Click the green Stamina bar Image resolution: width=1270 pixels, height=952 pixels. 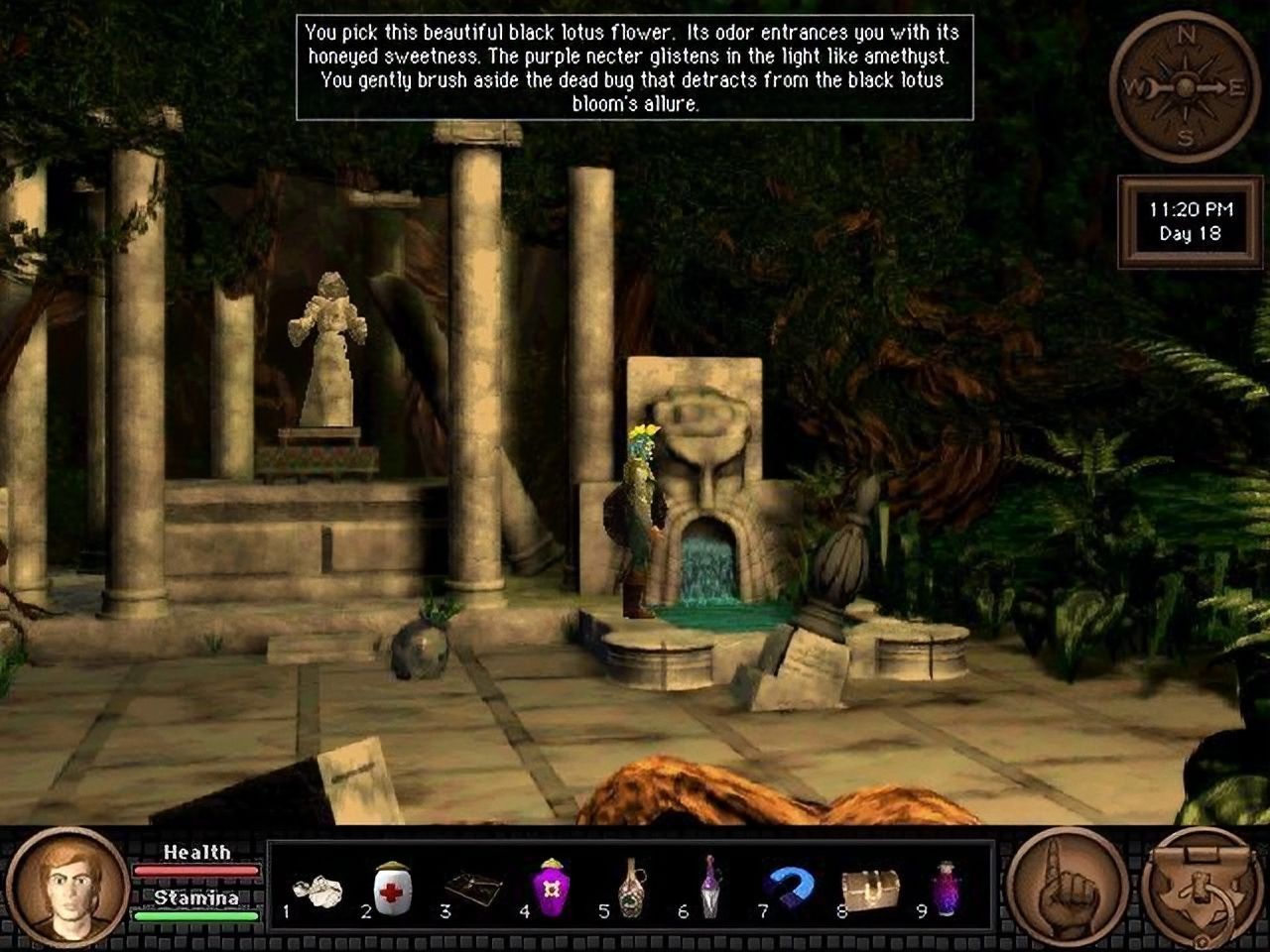pos(194,917)
